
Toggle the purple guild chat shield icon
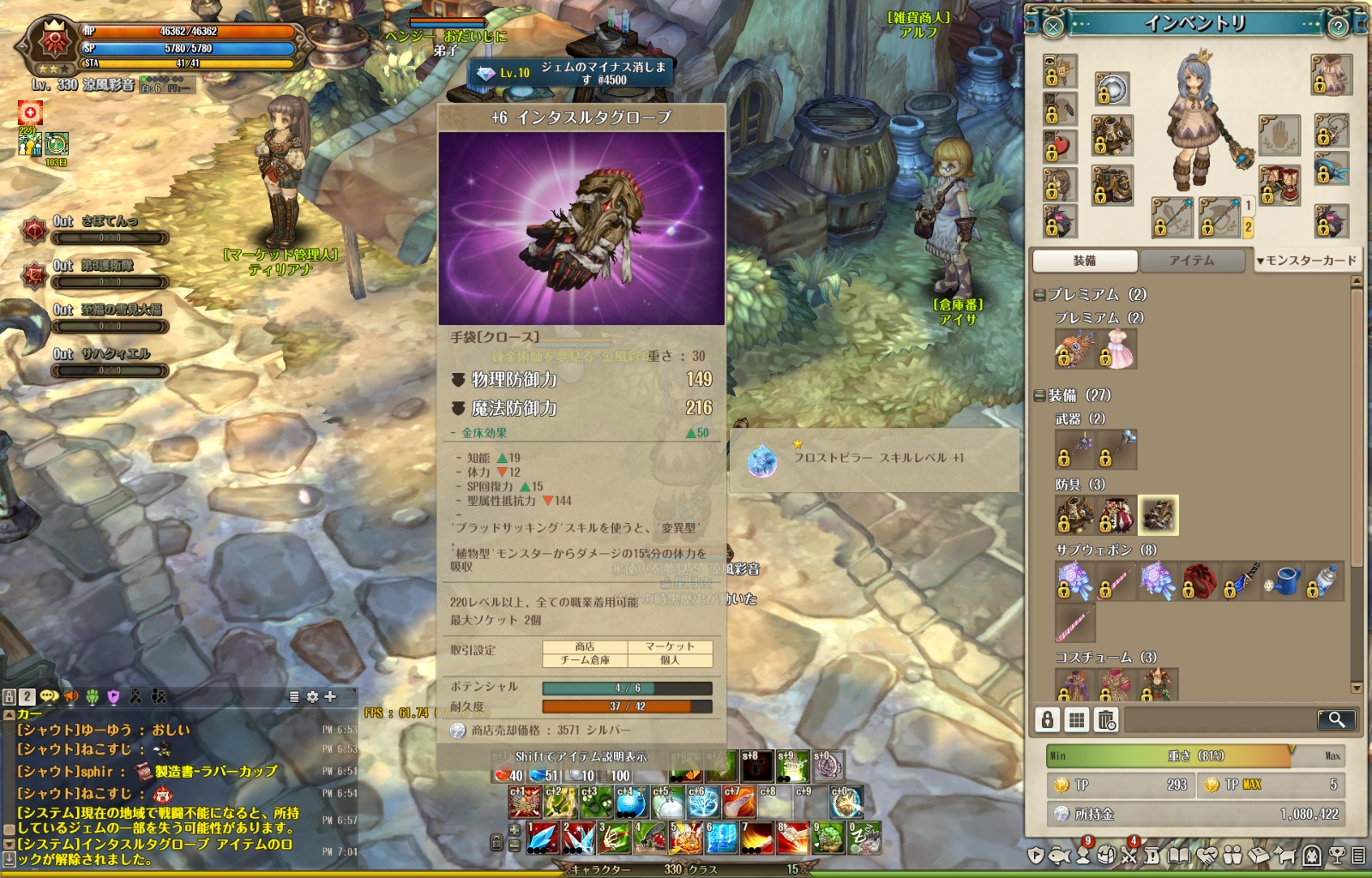114,695
